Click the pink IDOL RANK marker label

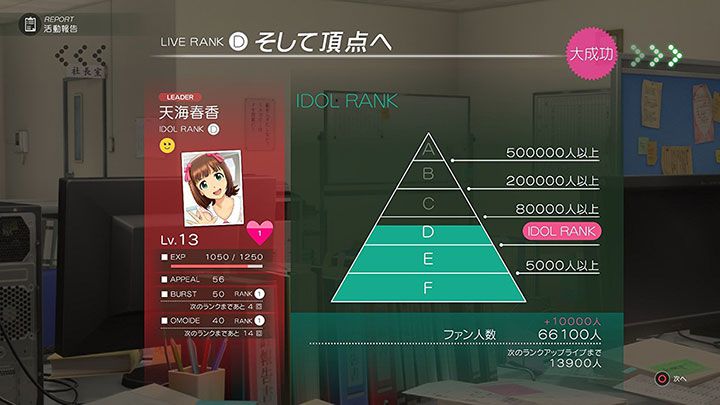[x=563, y=232]
